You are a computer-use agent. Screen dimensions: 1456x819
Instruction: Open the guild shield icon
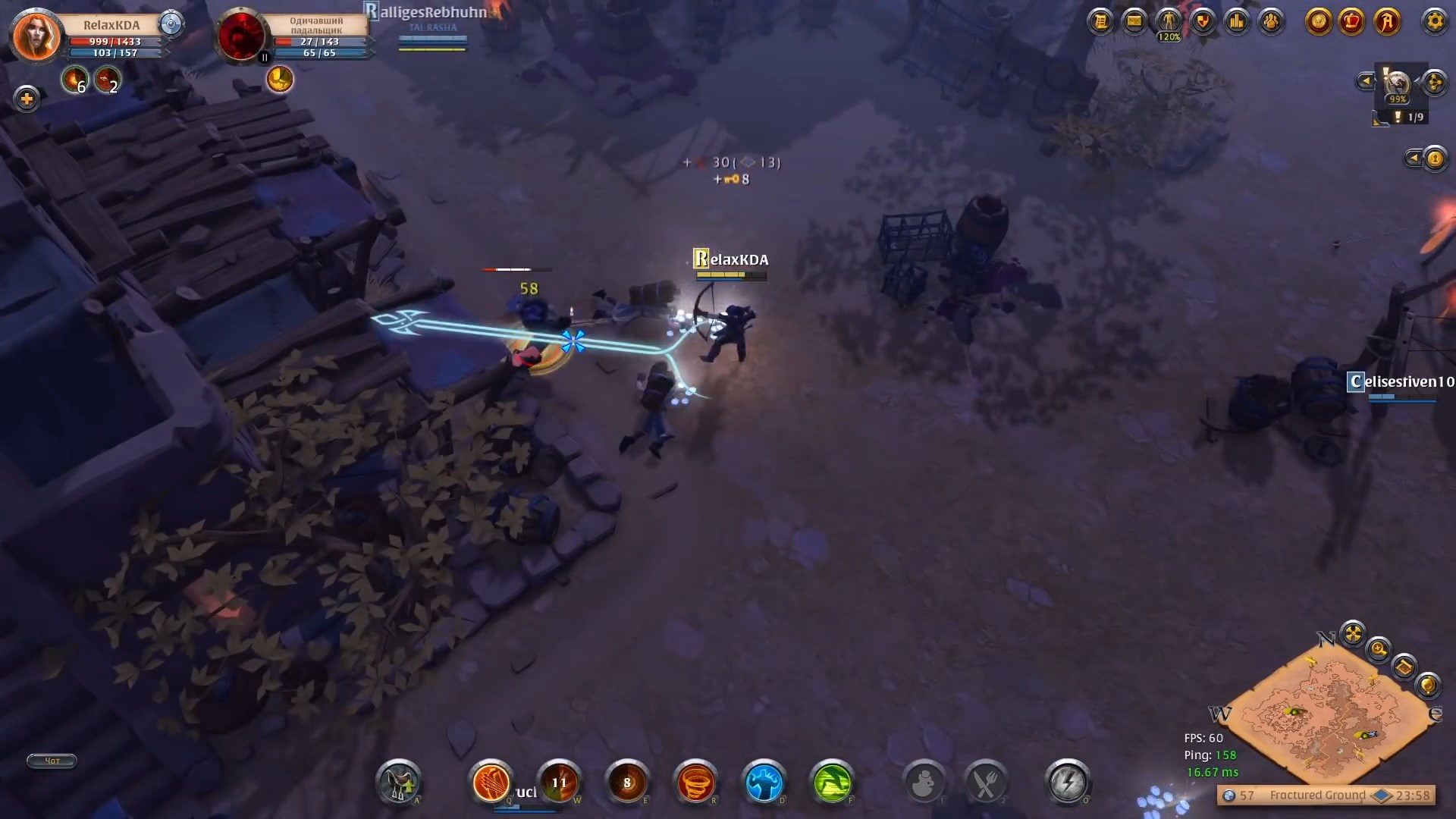(1203, 21)
